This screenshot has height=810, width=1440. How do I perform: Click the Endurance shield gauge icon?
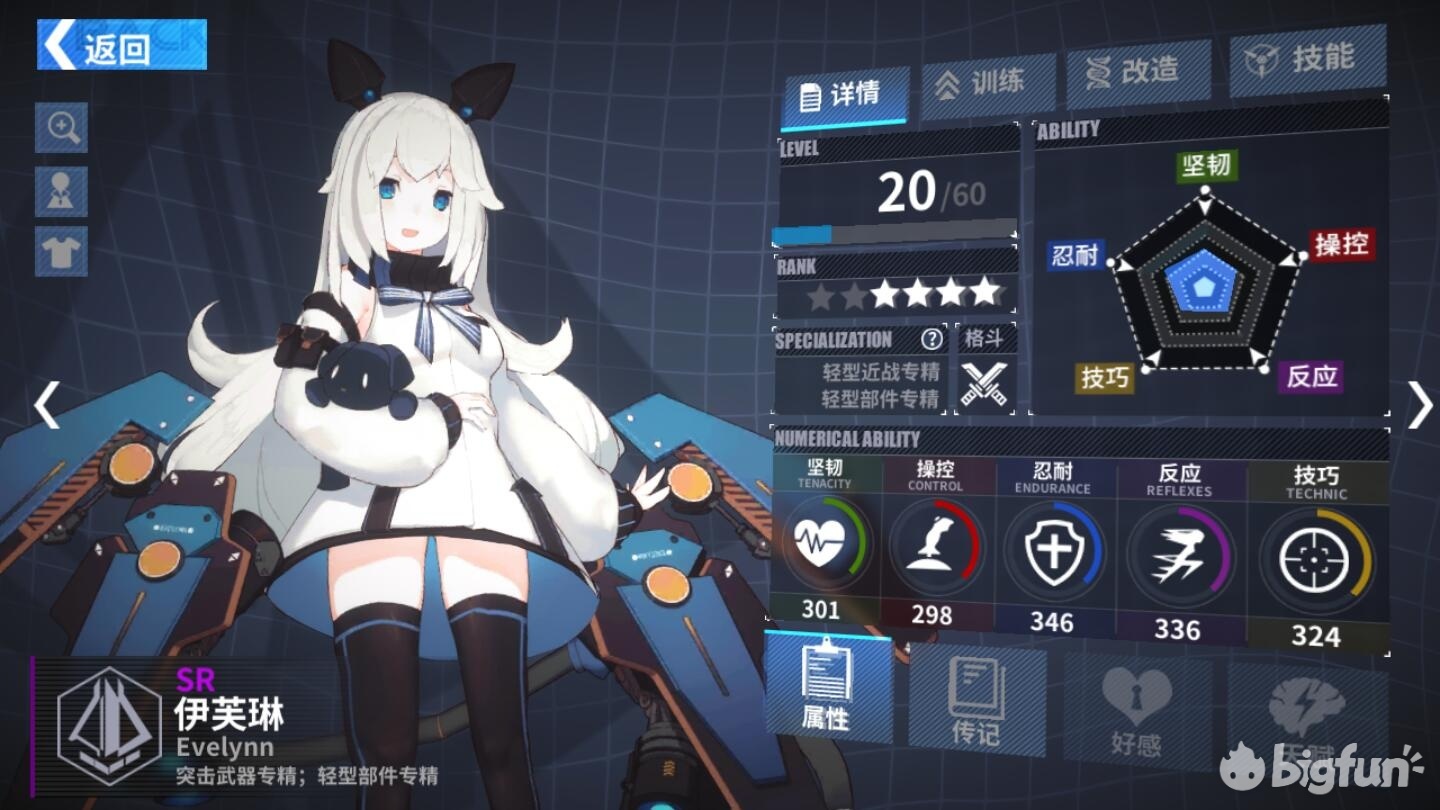pos(1055,551)
